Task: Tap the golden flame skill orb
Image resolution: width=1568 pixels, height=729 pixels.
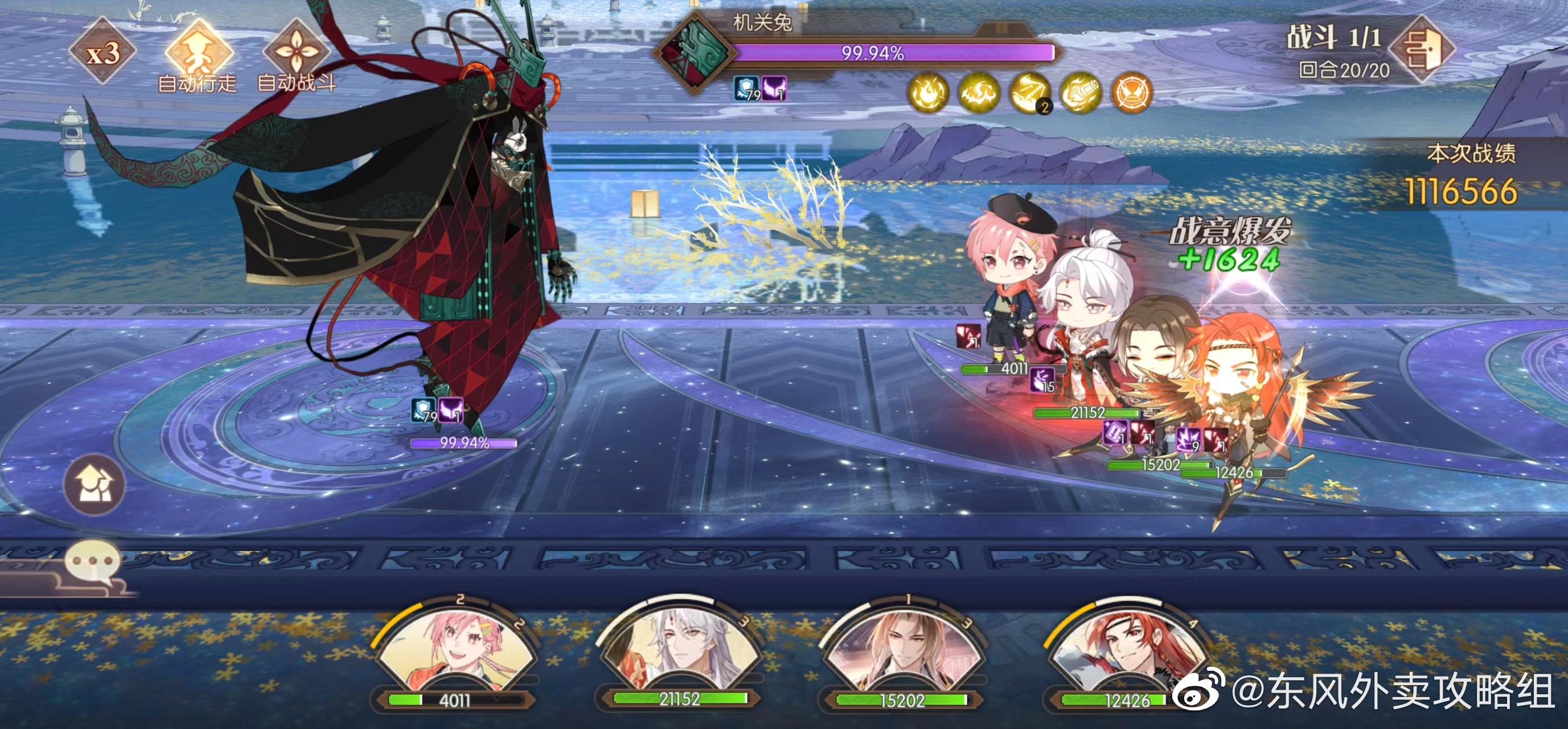Action: pyautogui.click(x=927, y=93)
